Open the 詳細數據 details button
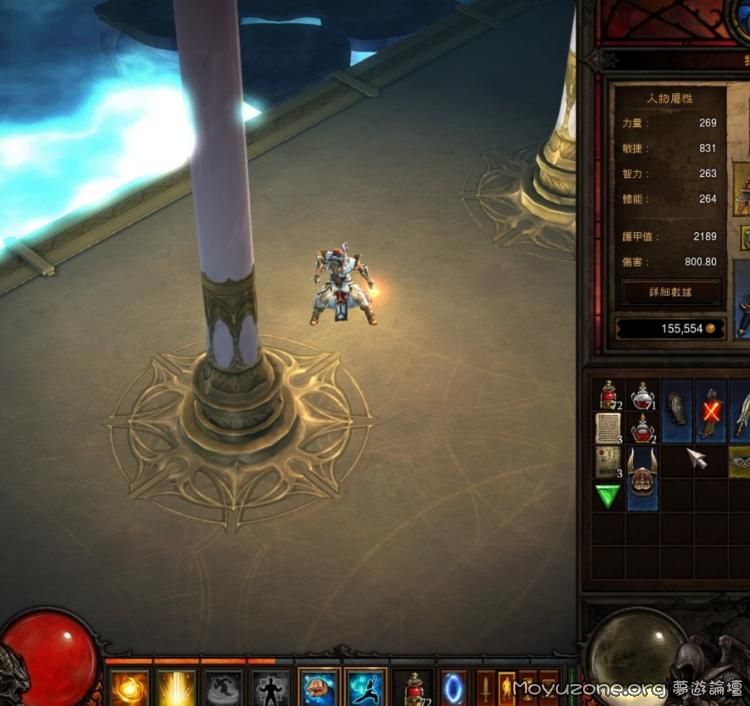 (x=670, y=292)
